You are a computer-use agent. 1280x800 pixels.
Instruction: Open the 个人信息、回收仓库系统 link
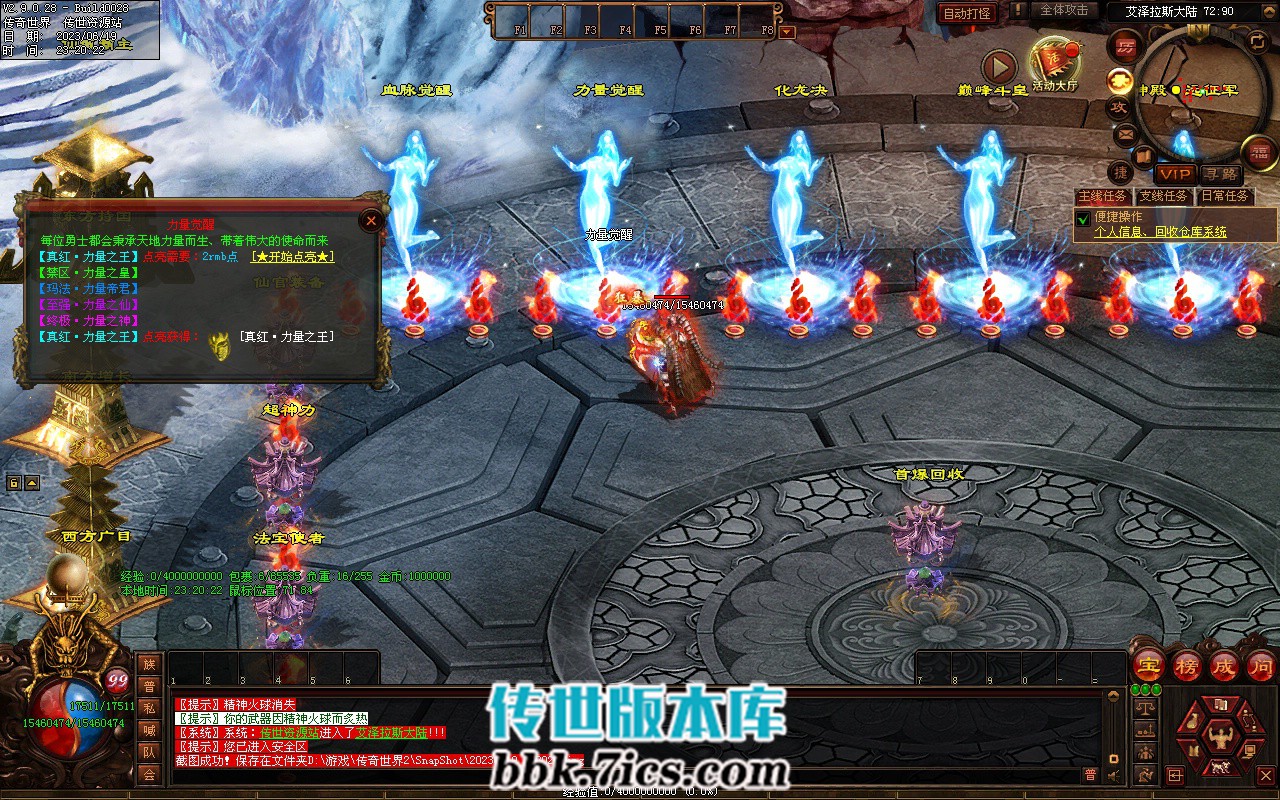(1160, 232)
